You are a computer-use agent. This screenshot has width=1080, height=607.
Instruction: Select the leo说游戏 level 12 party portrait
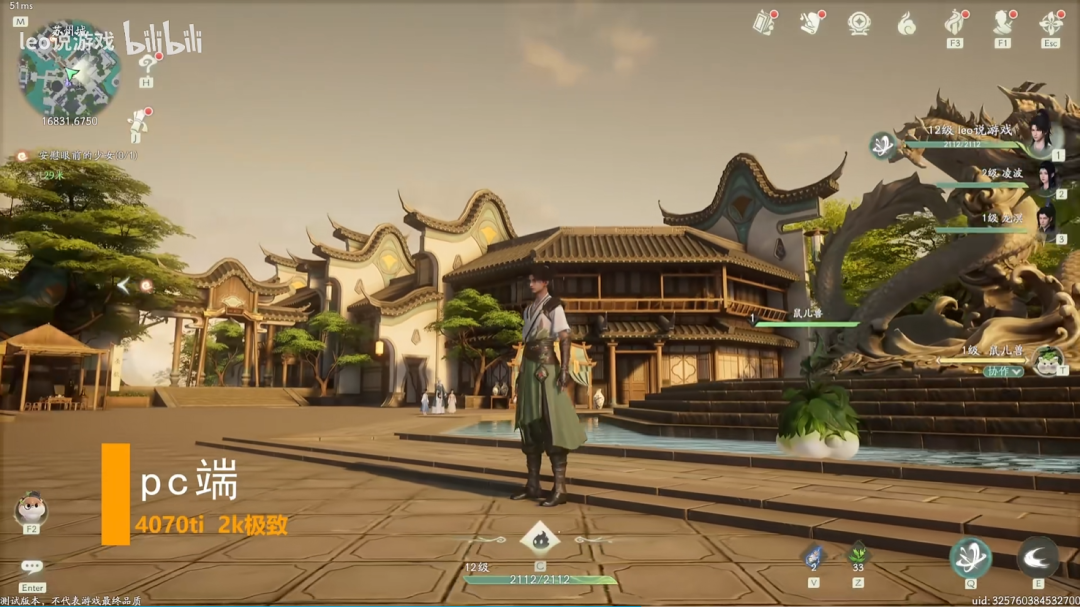1041,133
